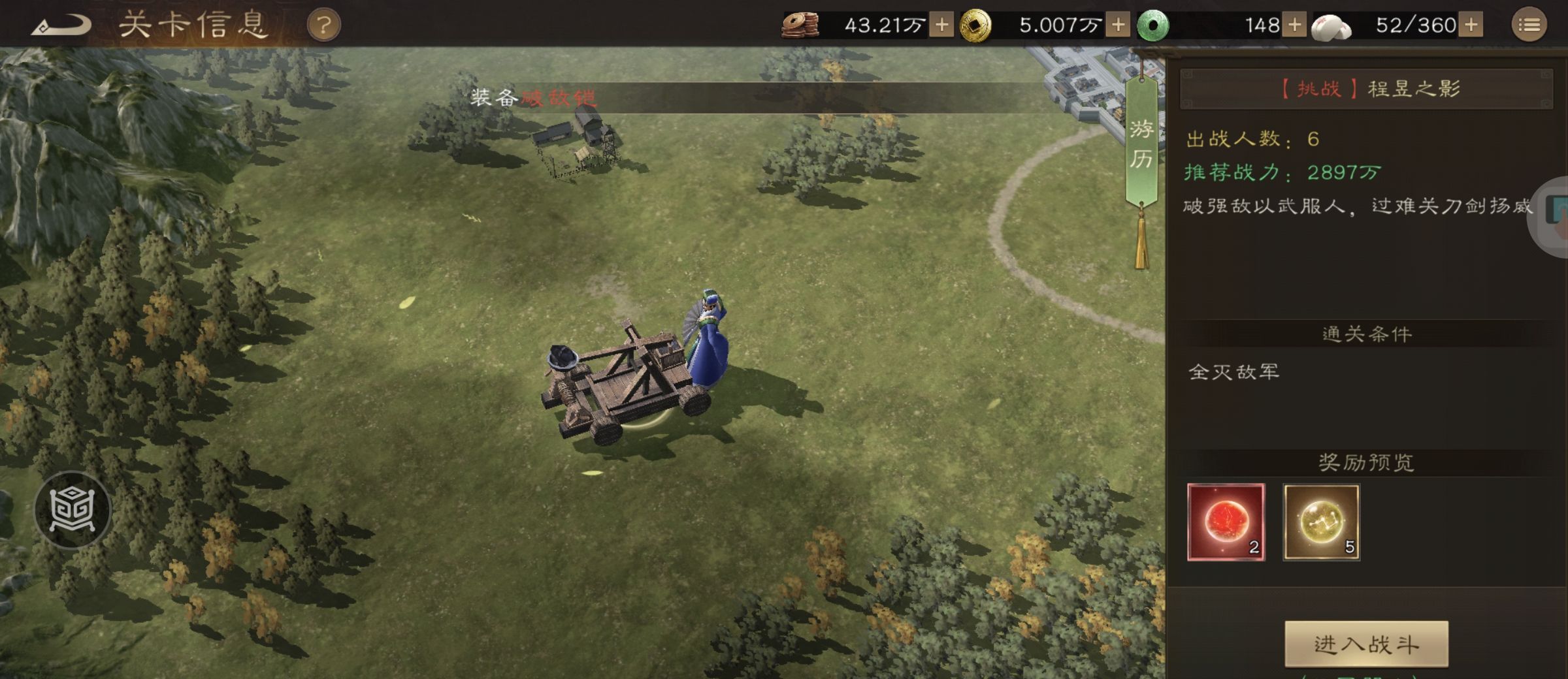Open the round maze emblem button
The height and width of the screenshot is (679, 1568).
click(73, 509)
